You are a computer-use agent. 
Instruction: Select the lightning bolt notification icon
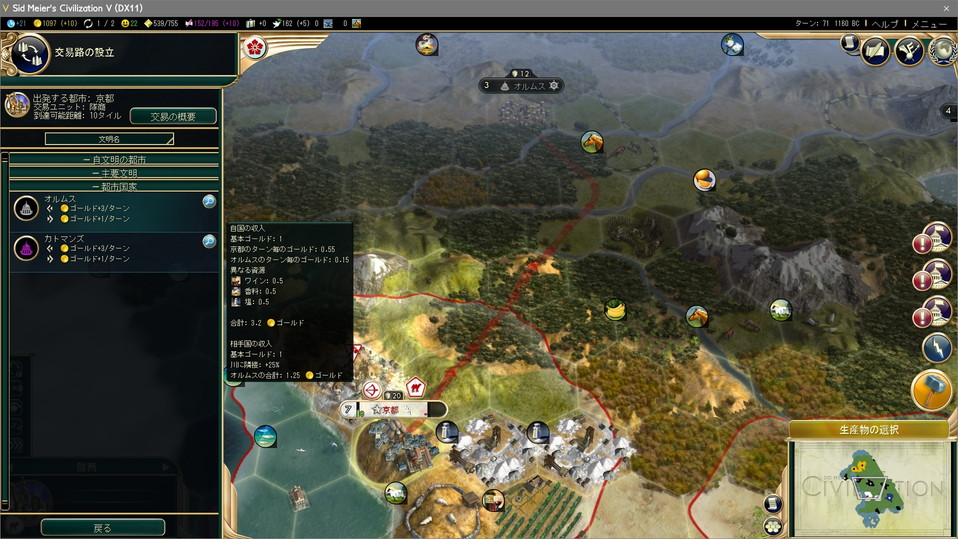(x=935, y=348)
